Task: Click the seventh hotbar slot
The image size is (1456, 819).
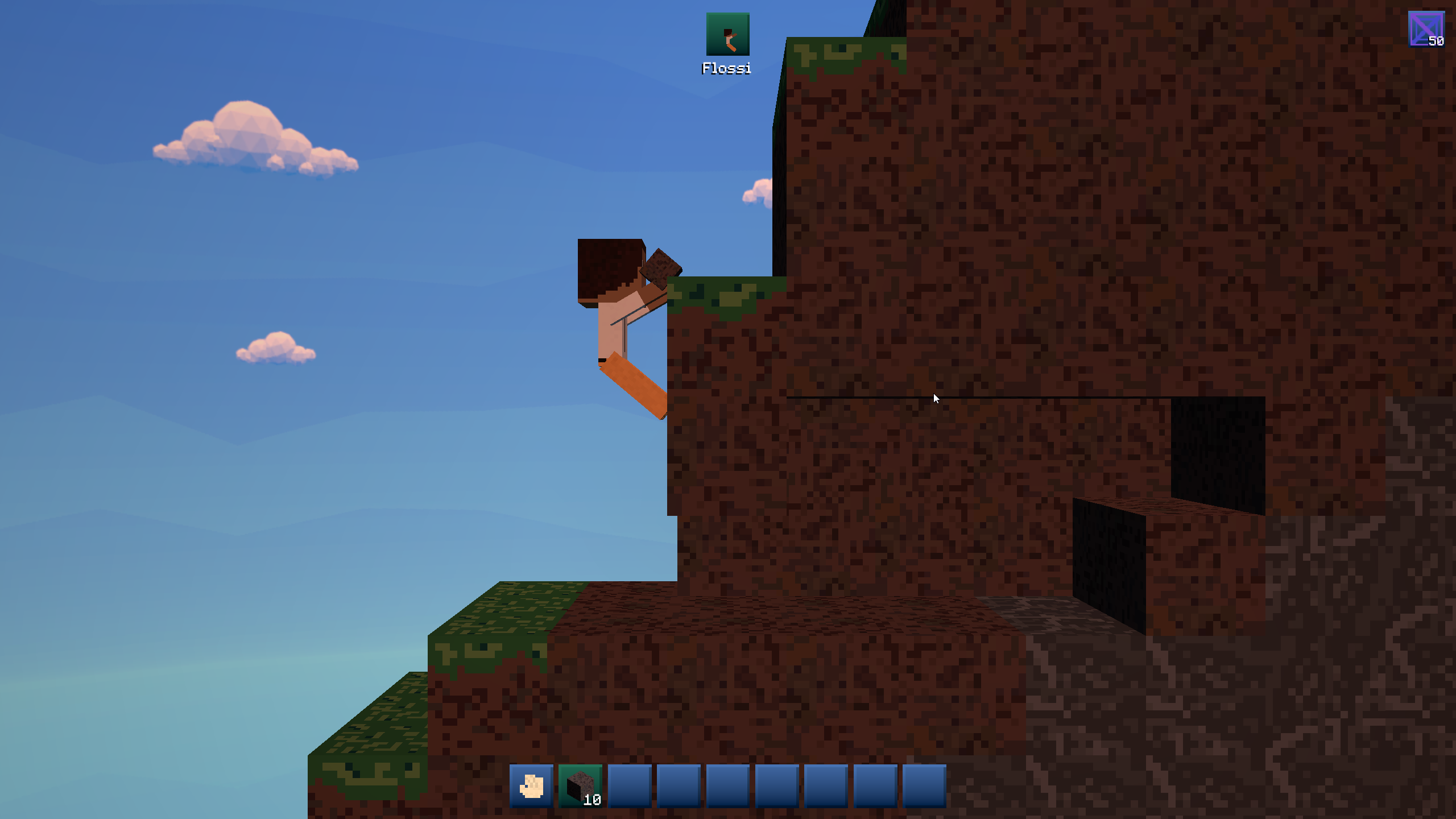Action: click(825, 787)
